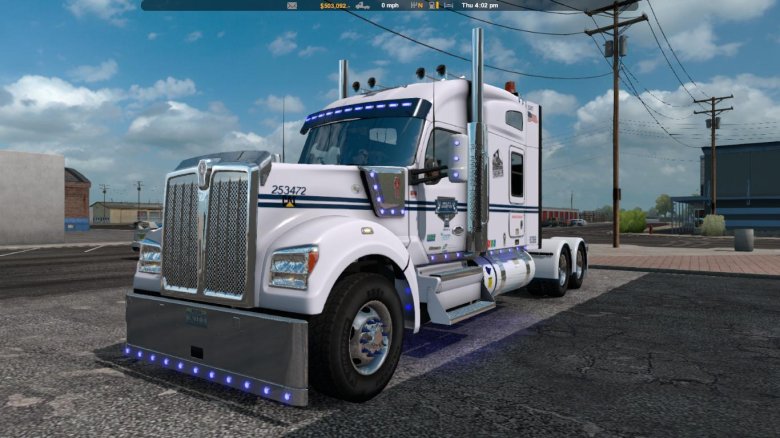The image size is (780, 438).
Task: Select the fuel pump icon in the top bar
Action: (431, 5)
